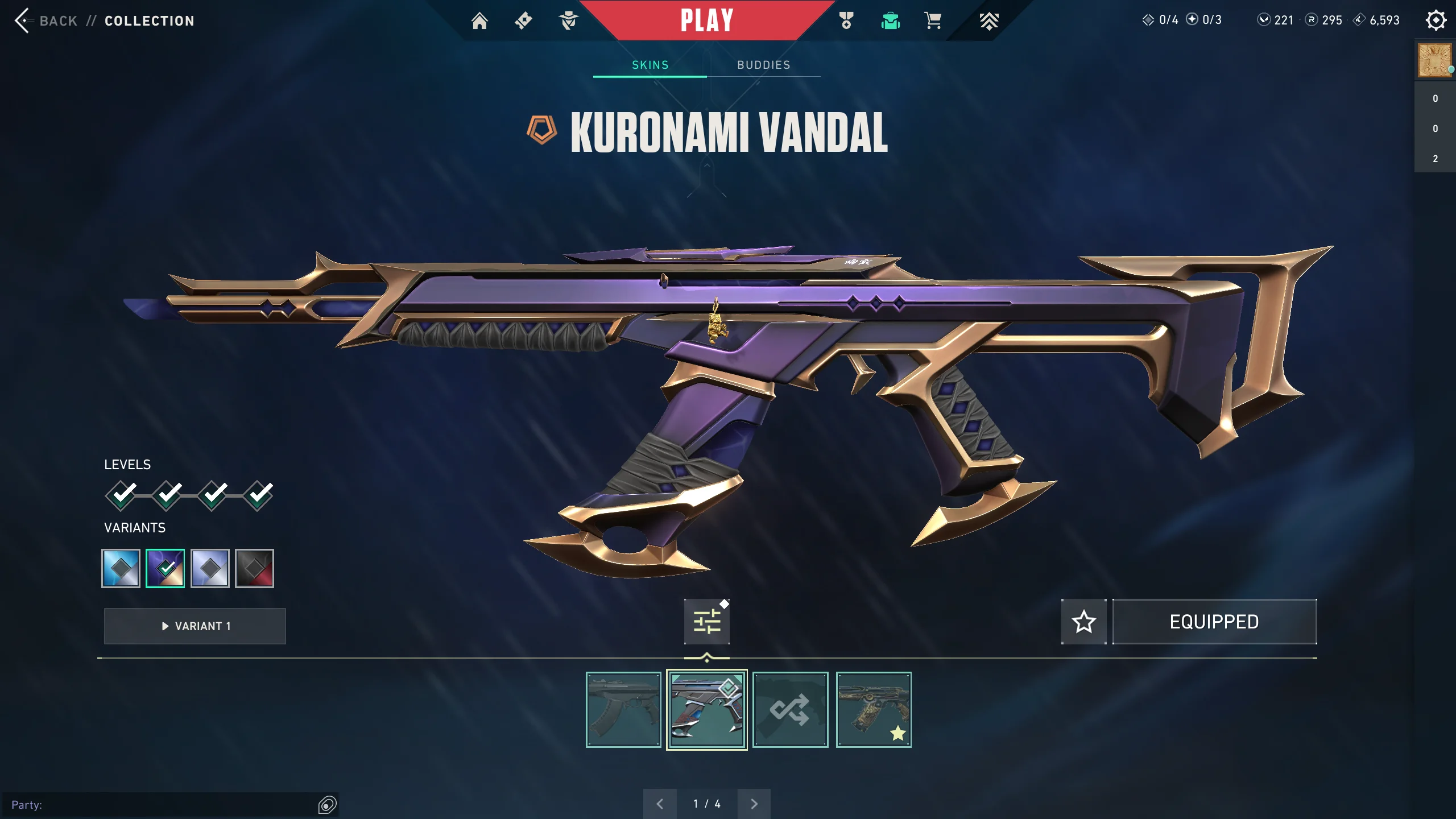Open the player card portrait in top corner
Screen dimensions: 1456x819
(1434, 60)
